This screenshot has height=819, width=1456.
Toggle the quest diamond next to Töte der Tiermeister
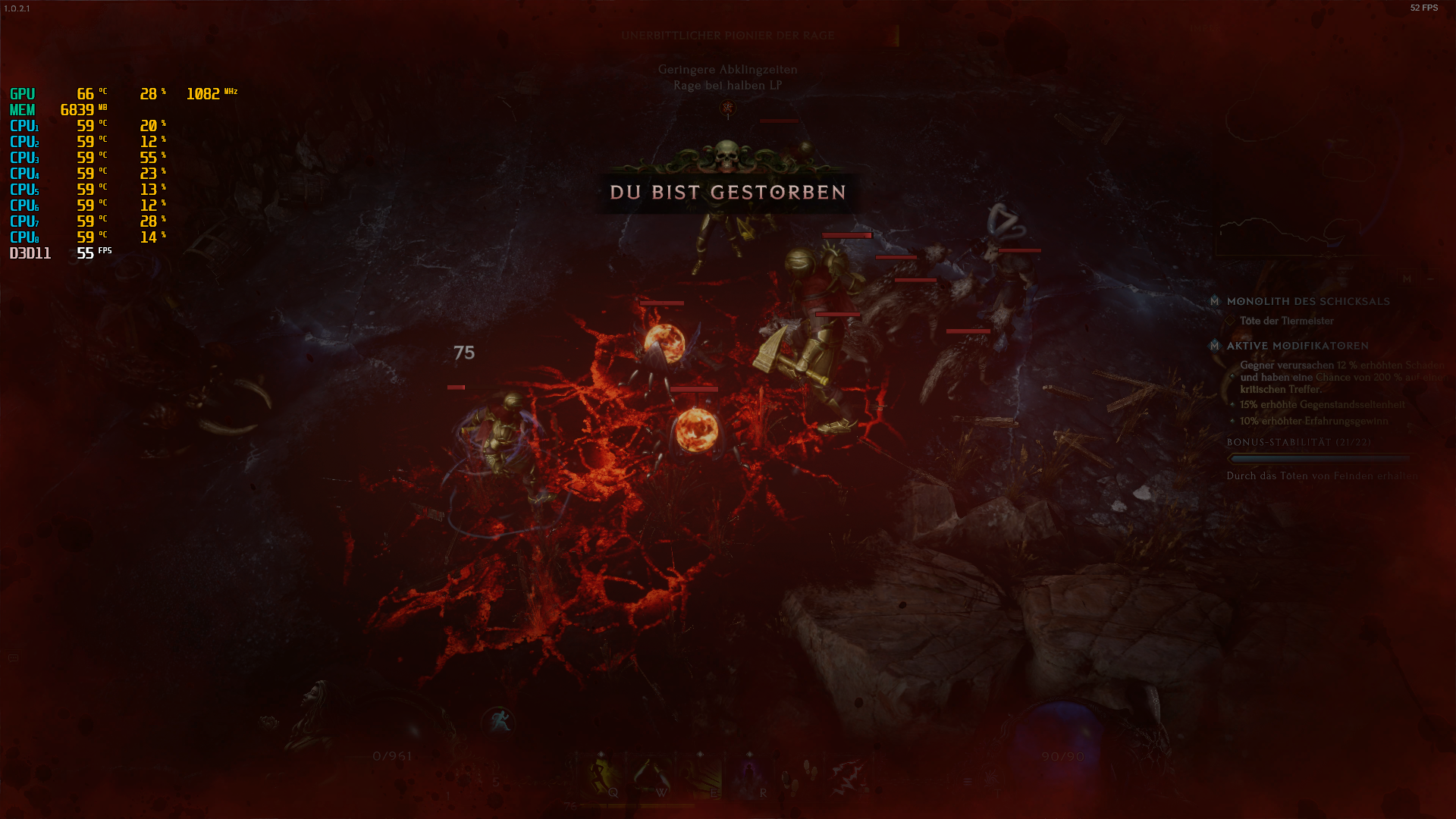[1229, 320]
